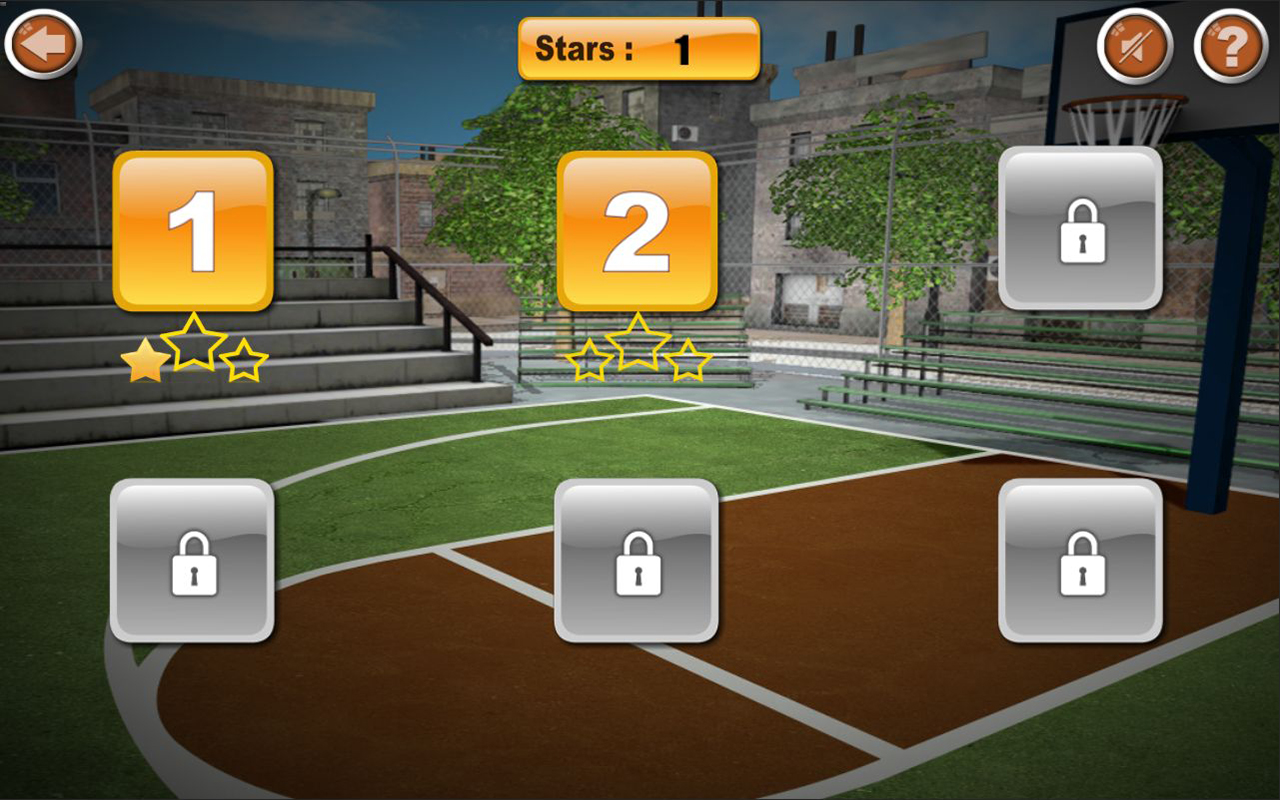Click the sound mute icon

pyautogui.click(x=1135, y=44)
